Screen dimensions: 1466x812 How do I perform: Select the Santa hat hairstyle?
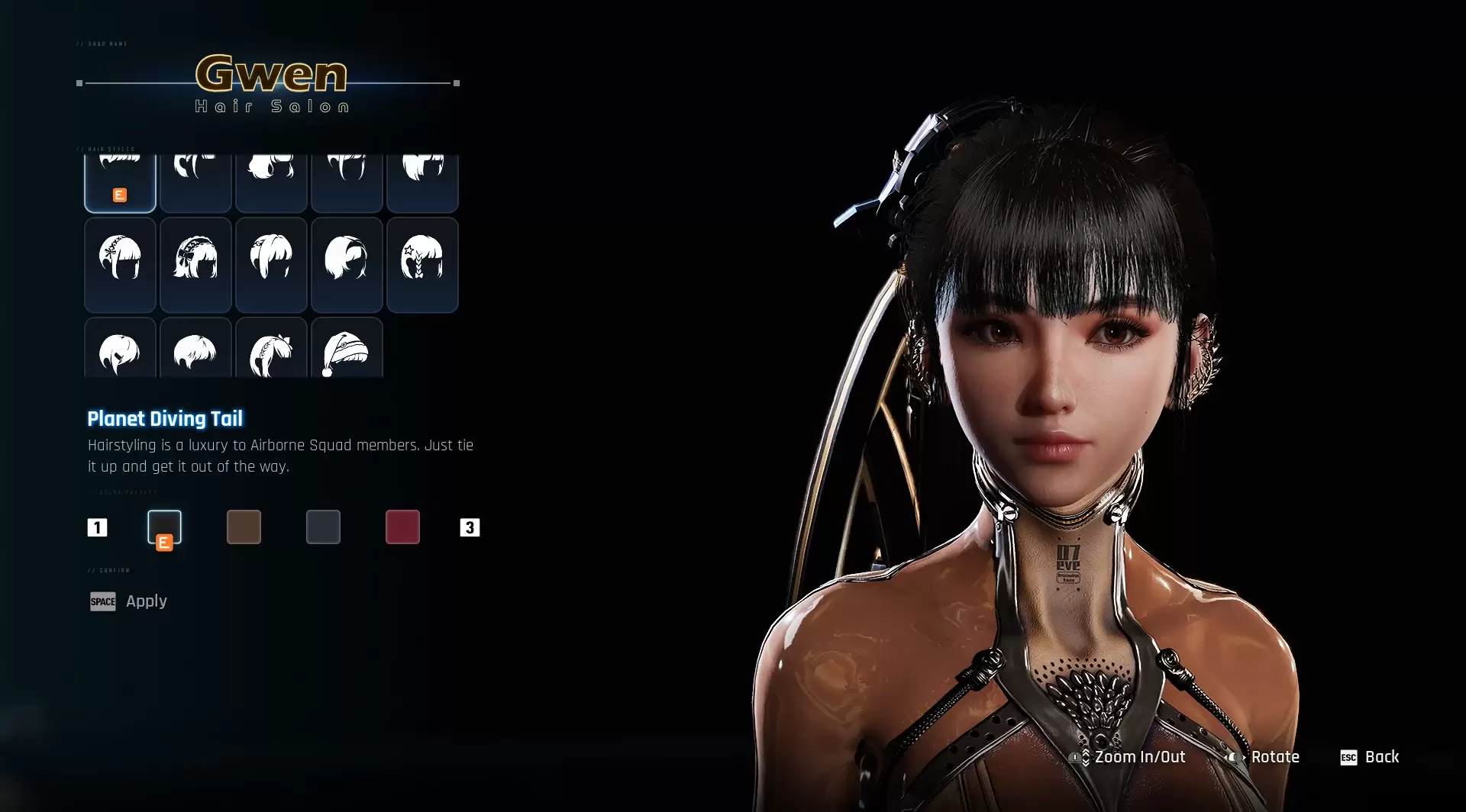(x=347, y=350)
